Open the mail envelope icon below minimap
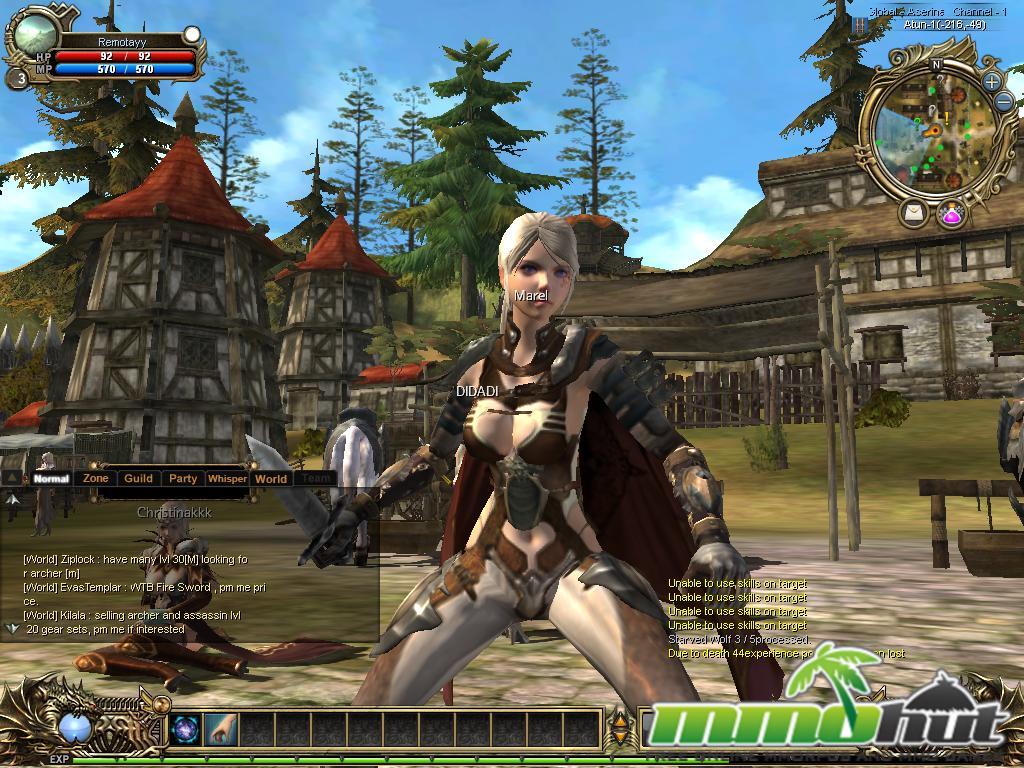This screenshot has height=768, width=1024. pyautogui.click(x=914, y=212)
